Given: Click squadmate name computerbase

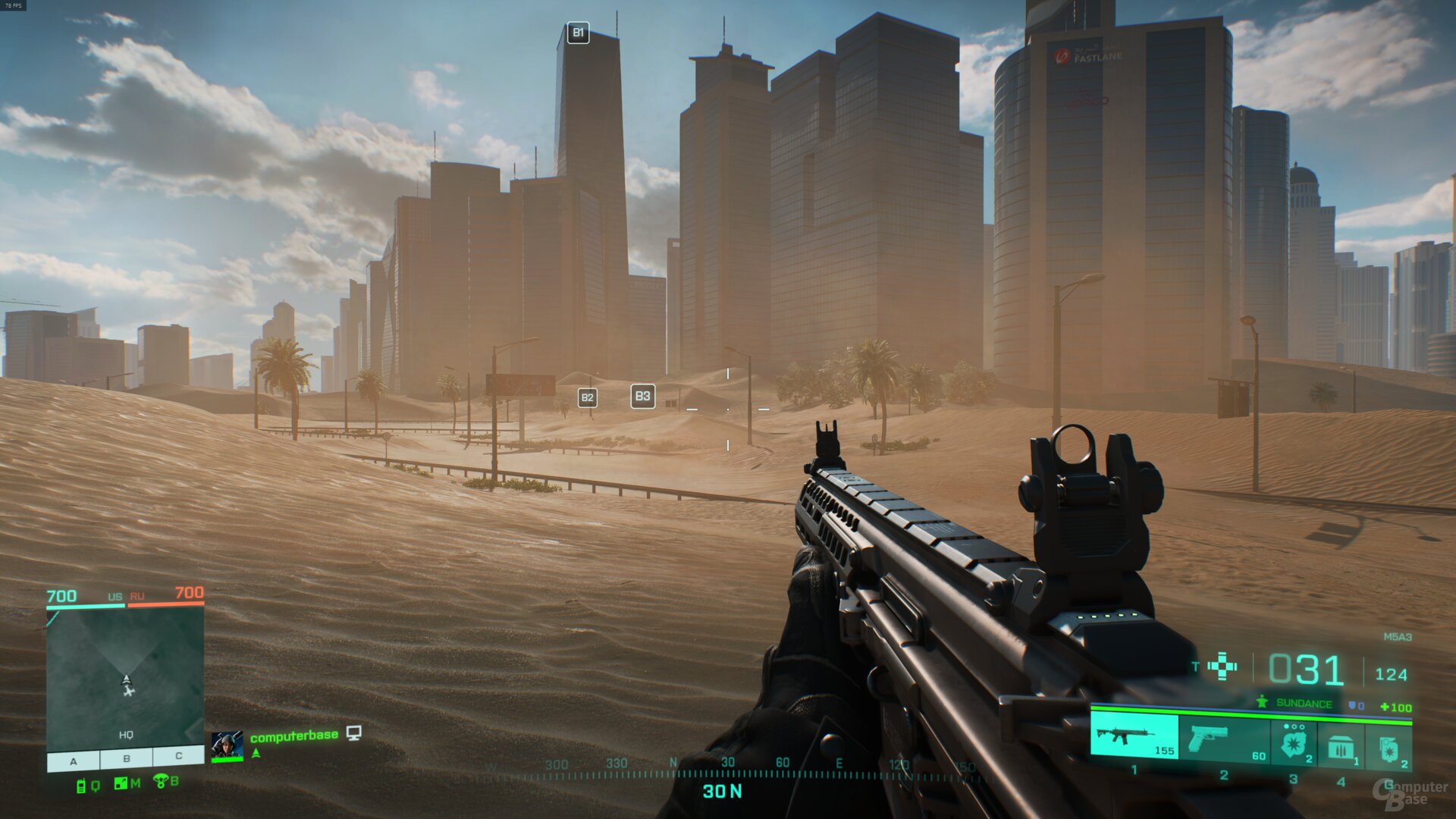Looking at the screenshot, I should [294, 737].
